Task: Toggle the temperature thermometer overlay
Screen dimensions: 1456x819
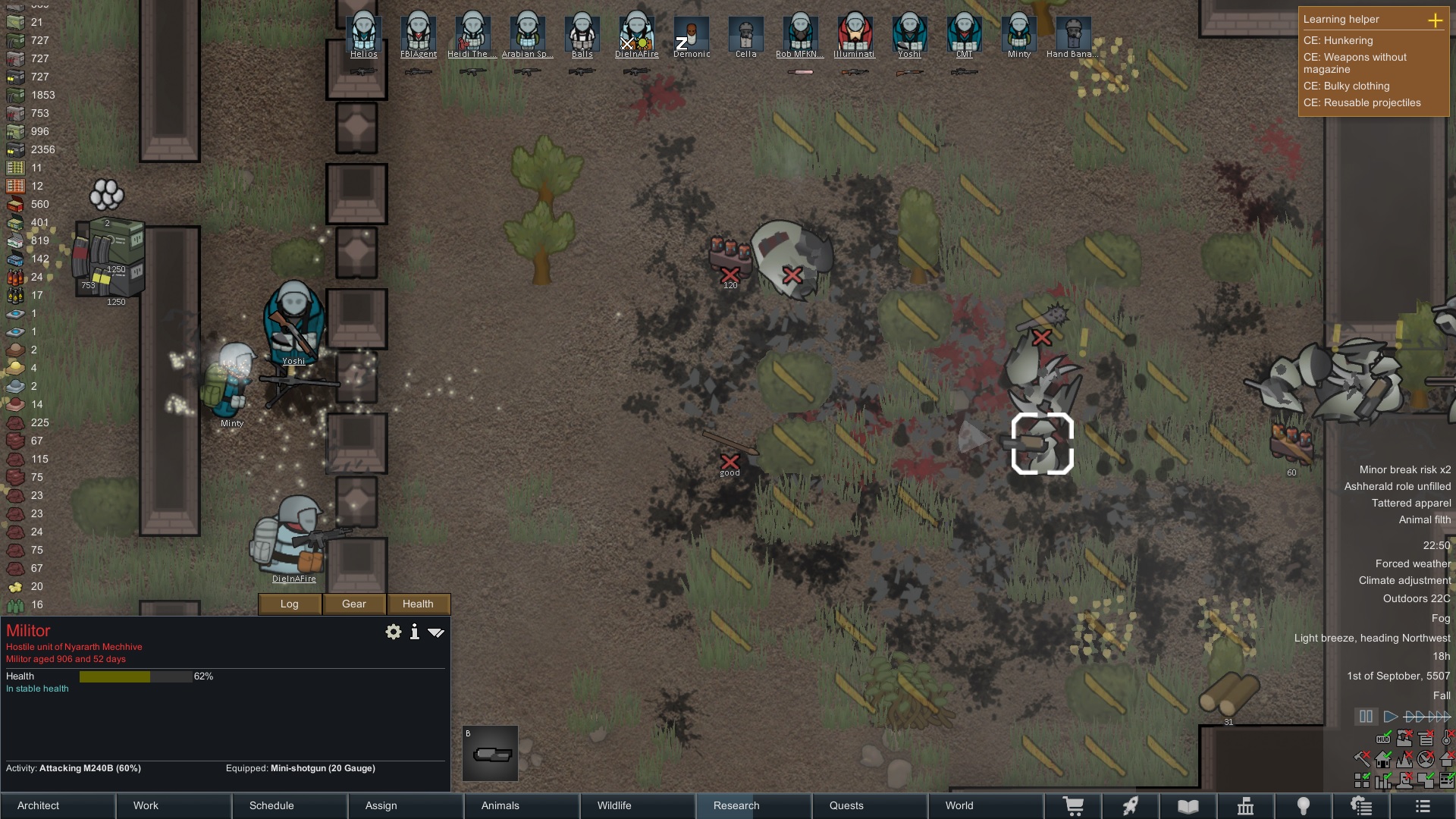Action: [x=1445, y=739]
